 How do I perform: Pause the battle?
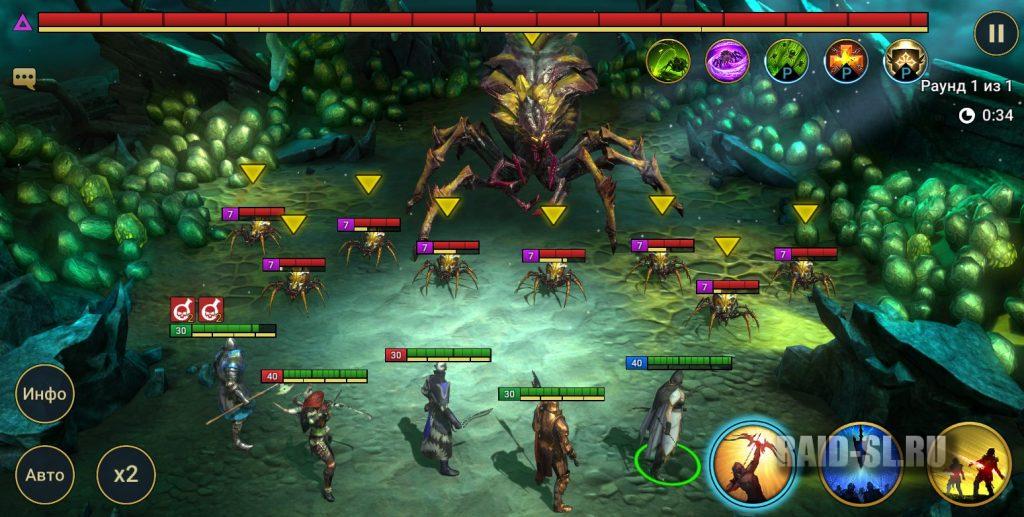coord(996,33)
